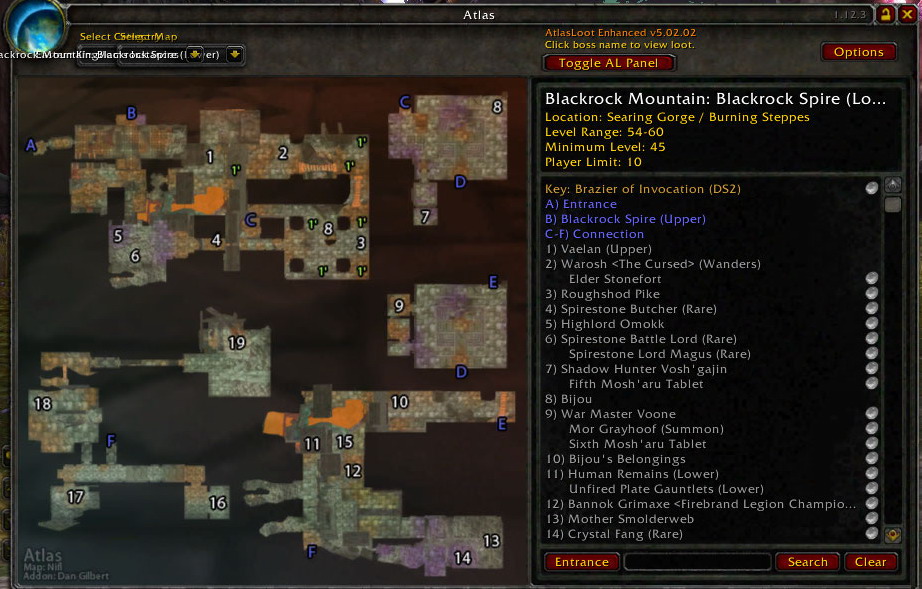Click the Search button
The image size is (922, 589).
(x=807, y=562)
